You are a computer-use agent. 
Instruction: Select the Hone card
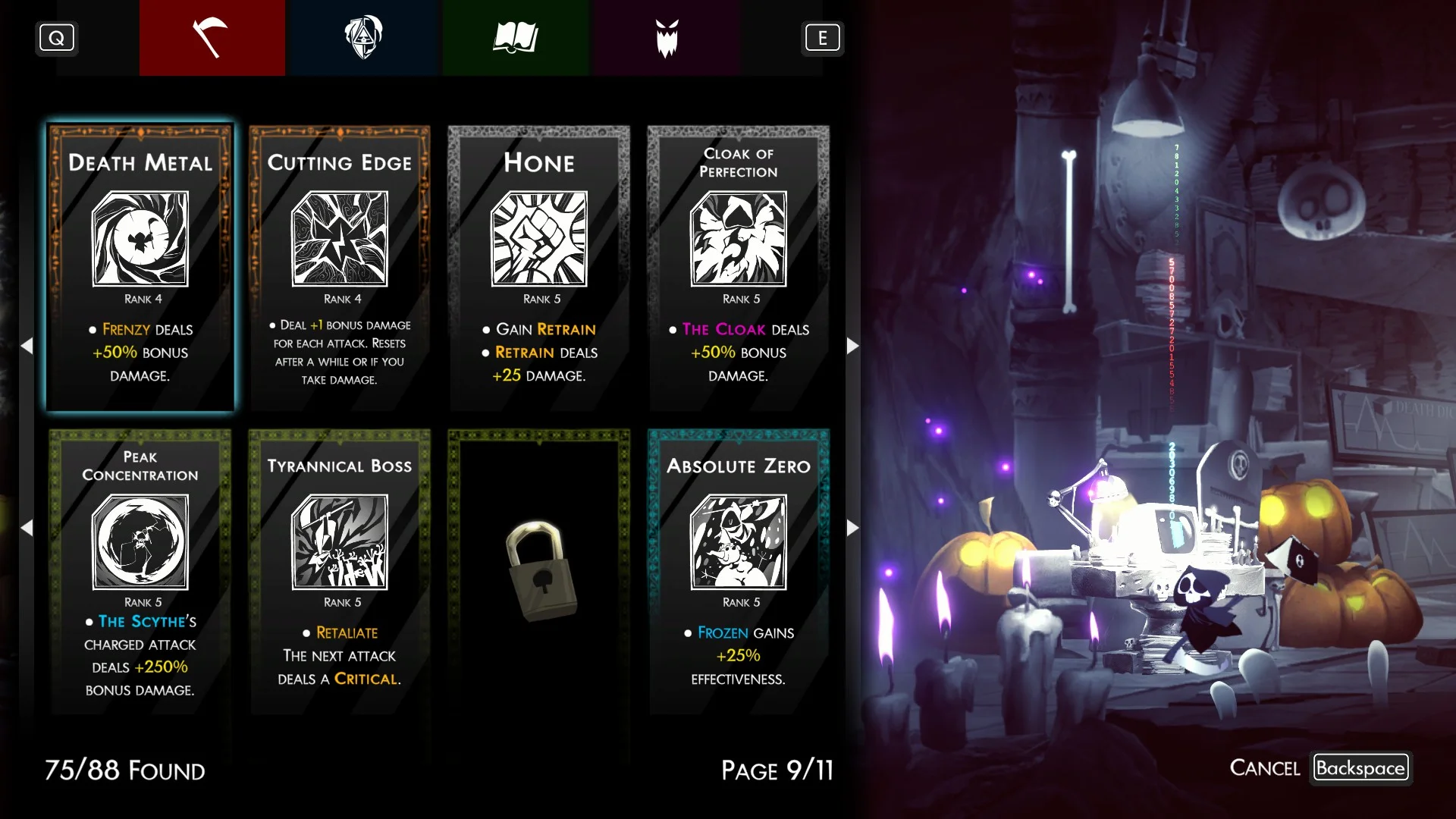539,268
